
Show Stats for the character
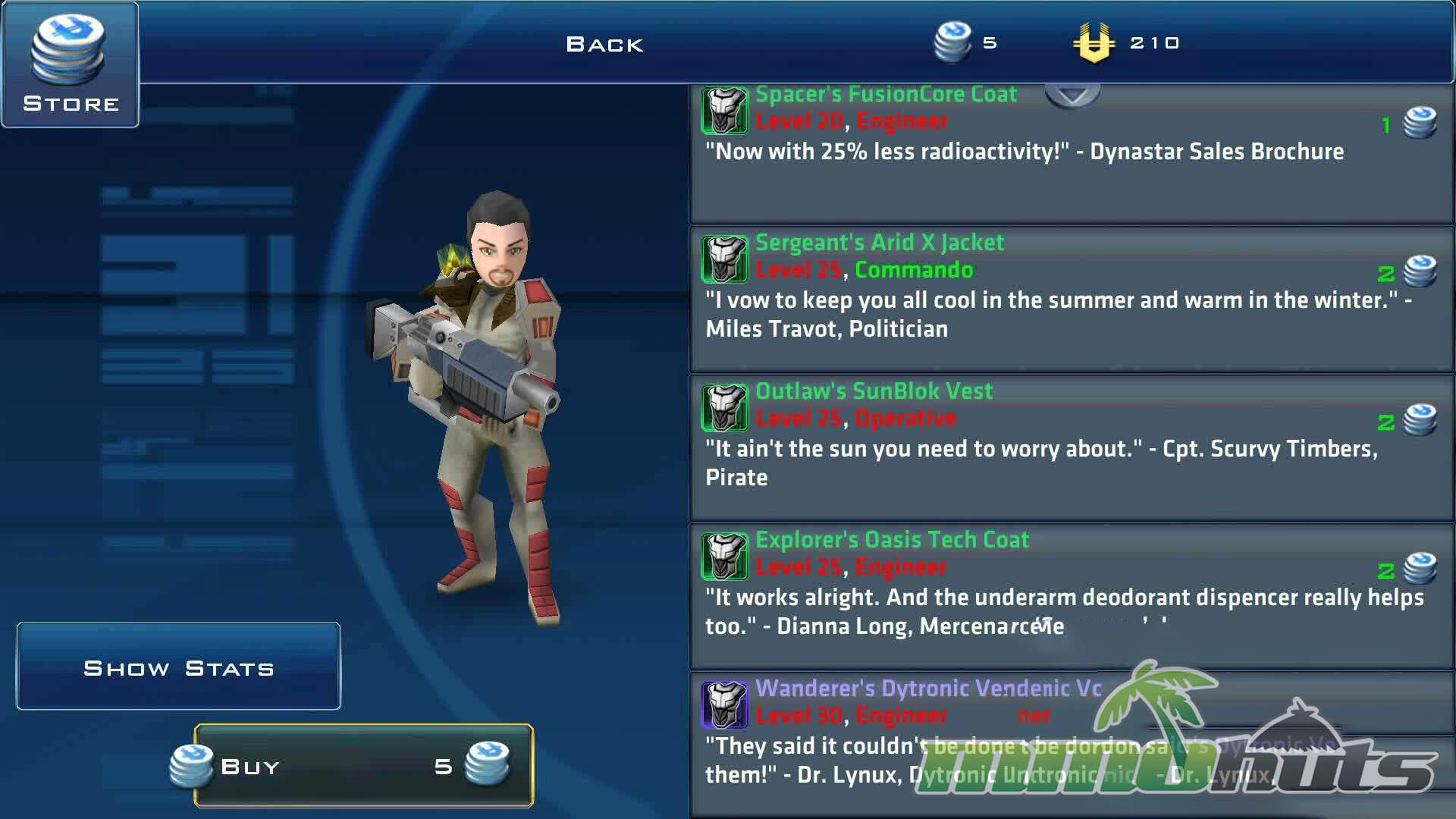coord(178,667)
